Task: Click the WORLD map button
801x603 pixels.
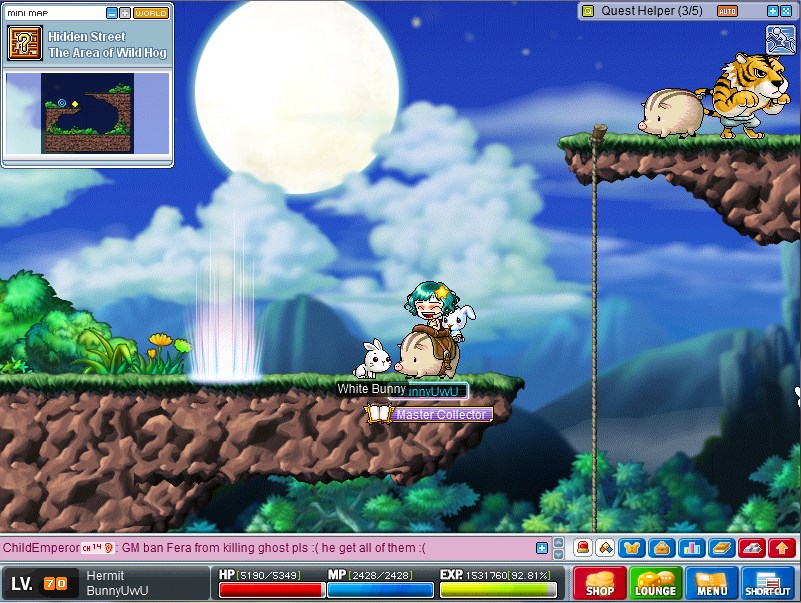Action: click(x=151, y=13)
